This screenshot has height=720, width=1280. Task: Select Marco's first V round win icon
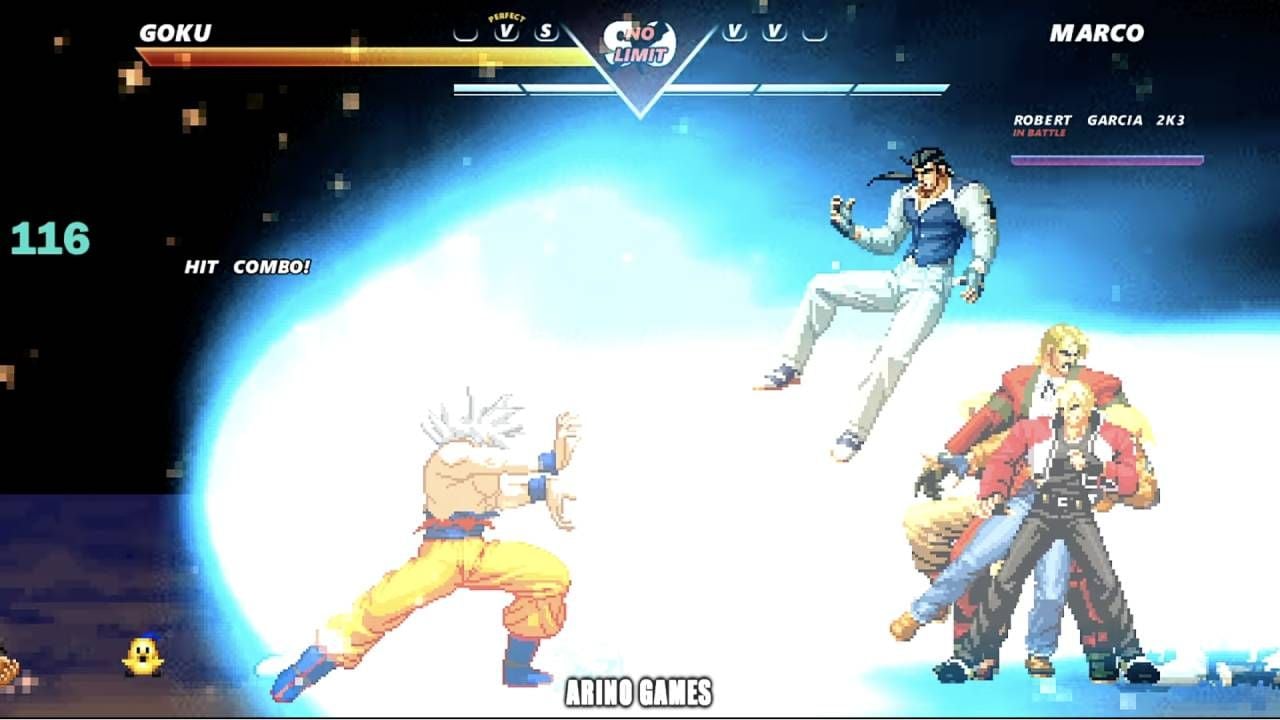[735, 32]
